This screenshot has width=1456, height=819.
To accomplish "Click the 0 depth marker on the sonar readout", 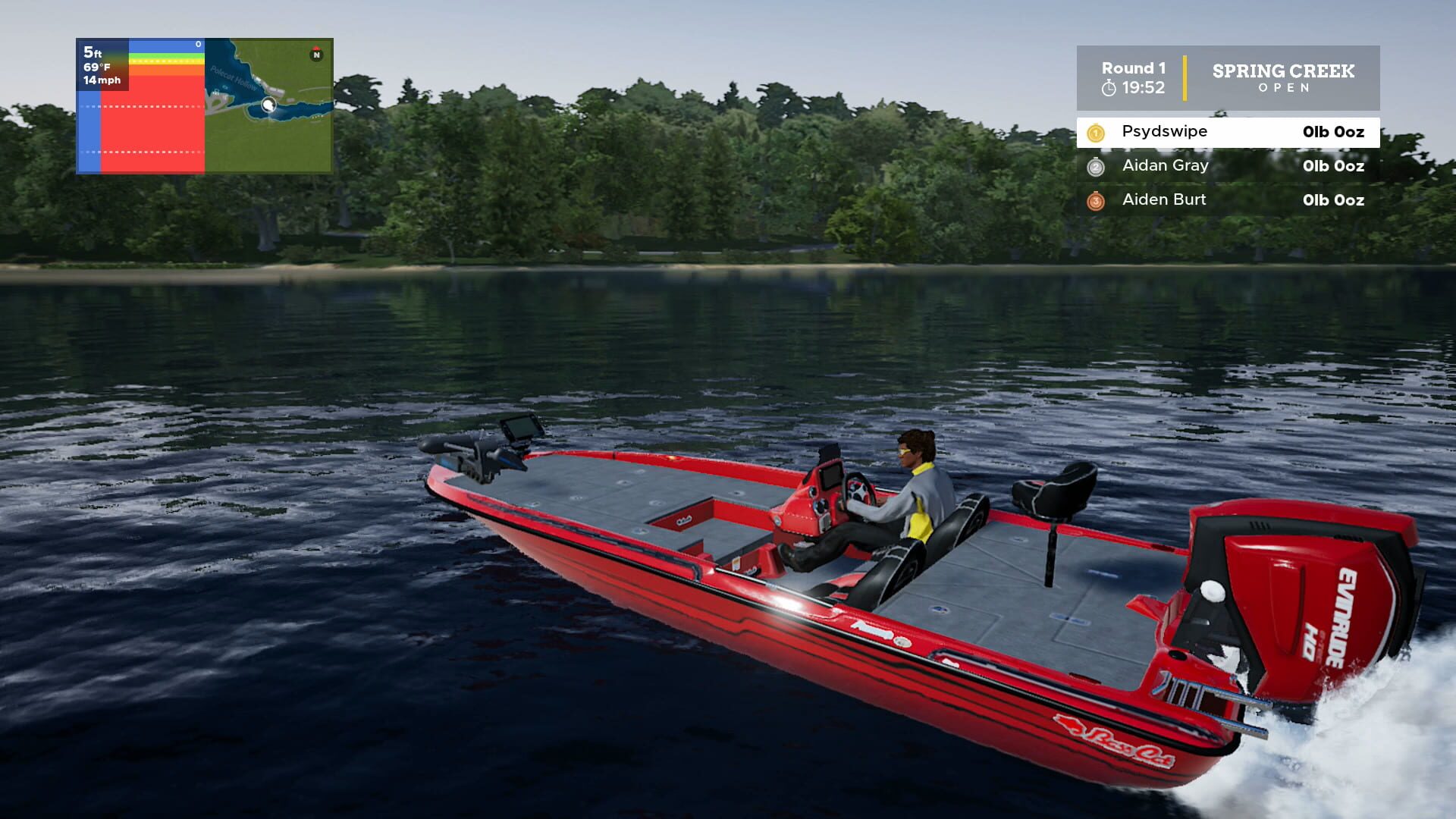I will coord(198,44).
